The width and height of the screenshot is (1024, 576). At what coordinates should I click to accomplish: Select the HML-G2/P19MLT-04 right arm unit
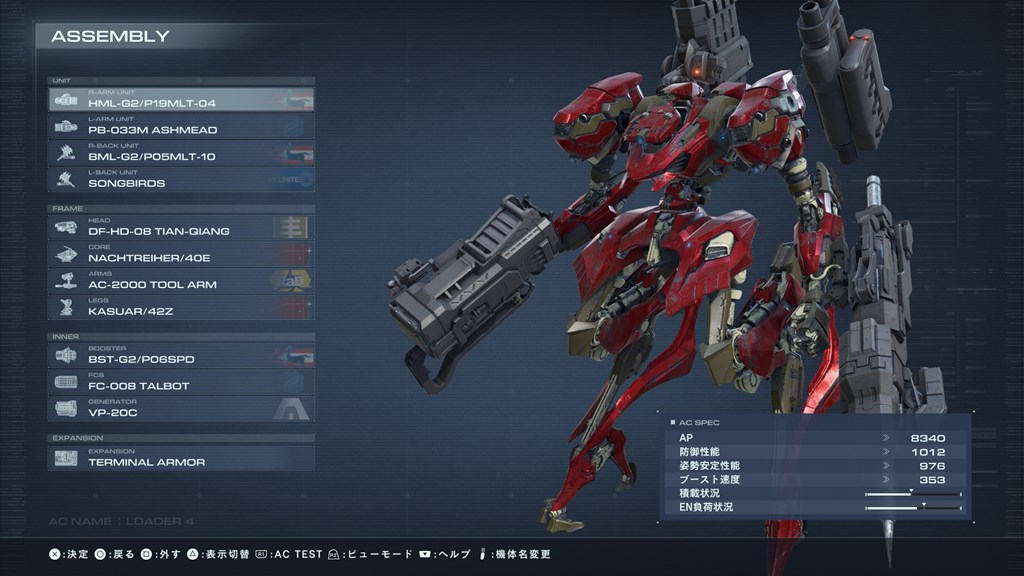pyautogui.click(x=181, y=100)
